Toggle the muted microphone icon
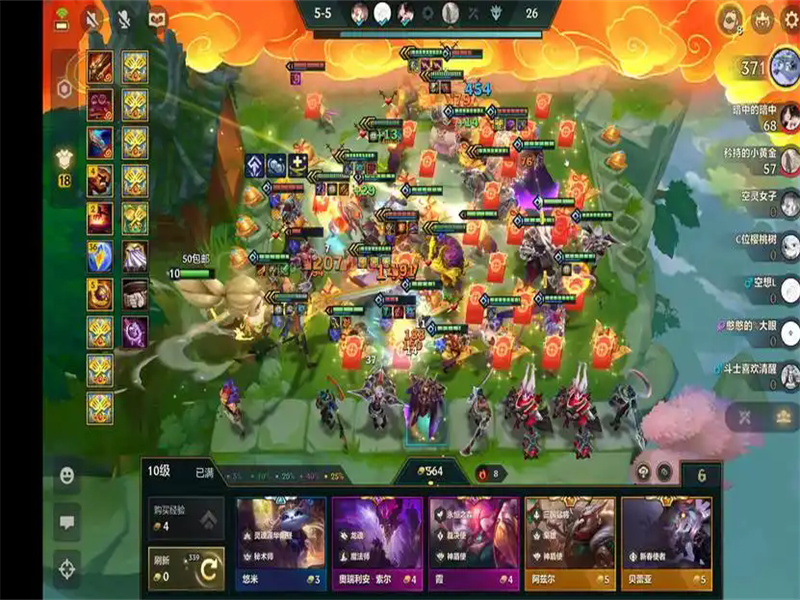The width and height of the screenshot is (800, 600). click(125, 18)
